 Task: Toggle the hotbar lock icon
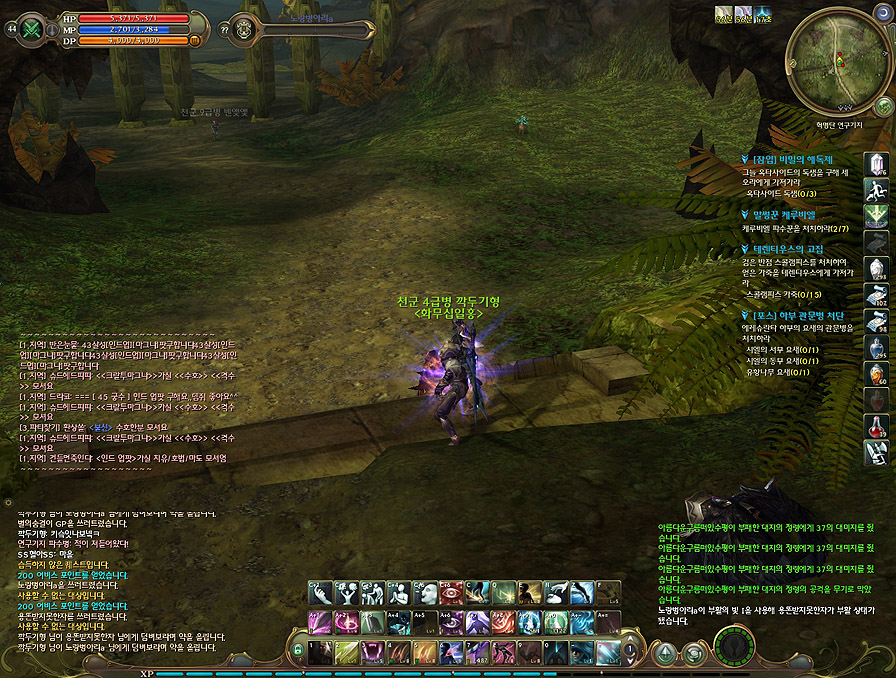tap(297, 650)
